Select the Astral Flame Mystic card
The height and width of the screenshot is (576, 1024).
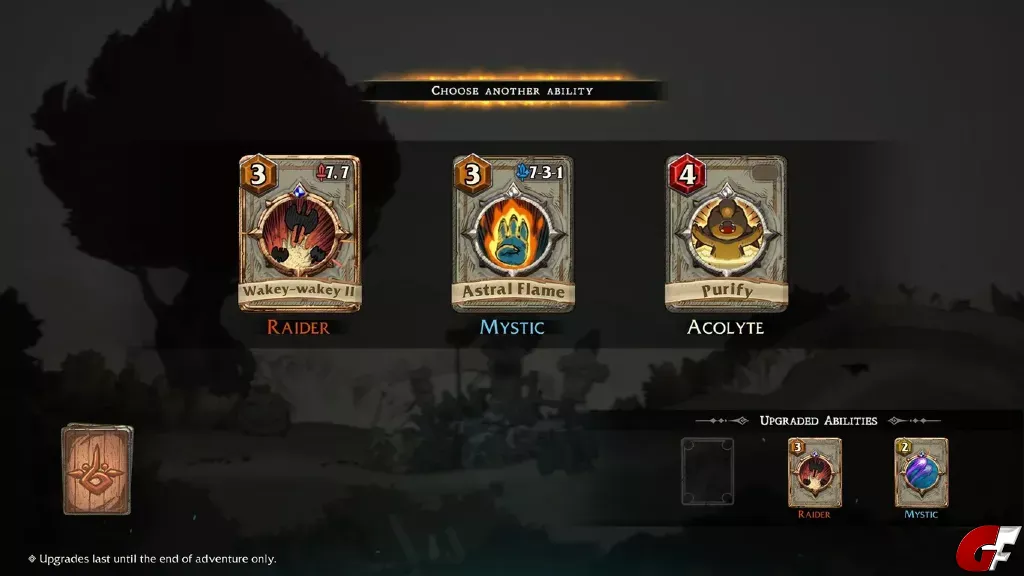(x=513, y=234)
